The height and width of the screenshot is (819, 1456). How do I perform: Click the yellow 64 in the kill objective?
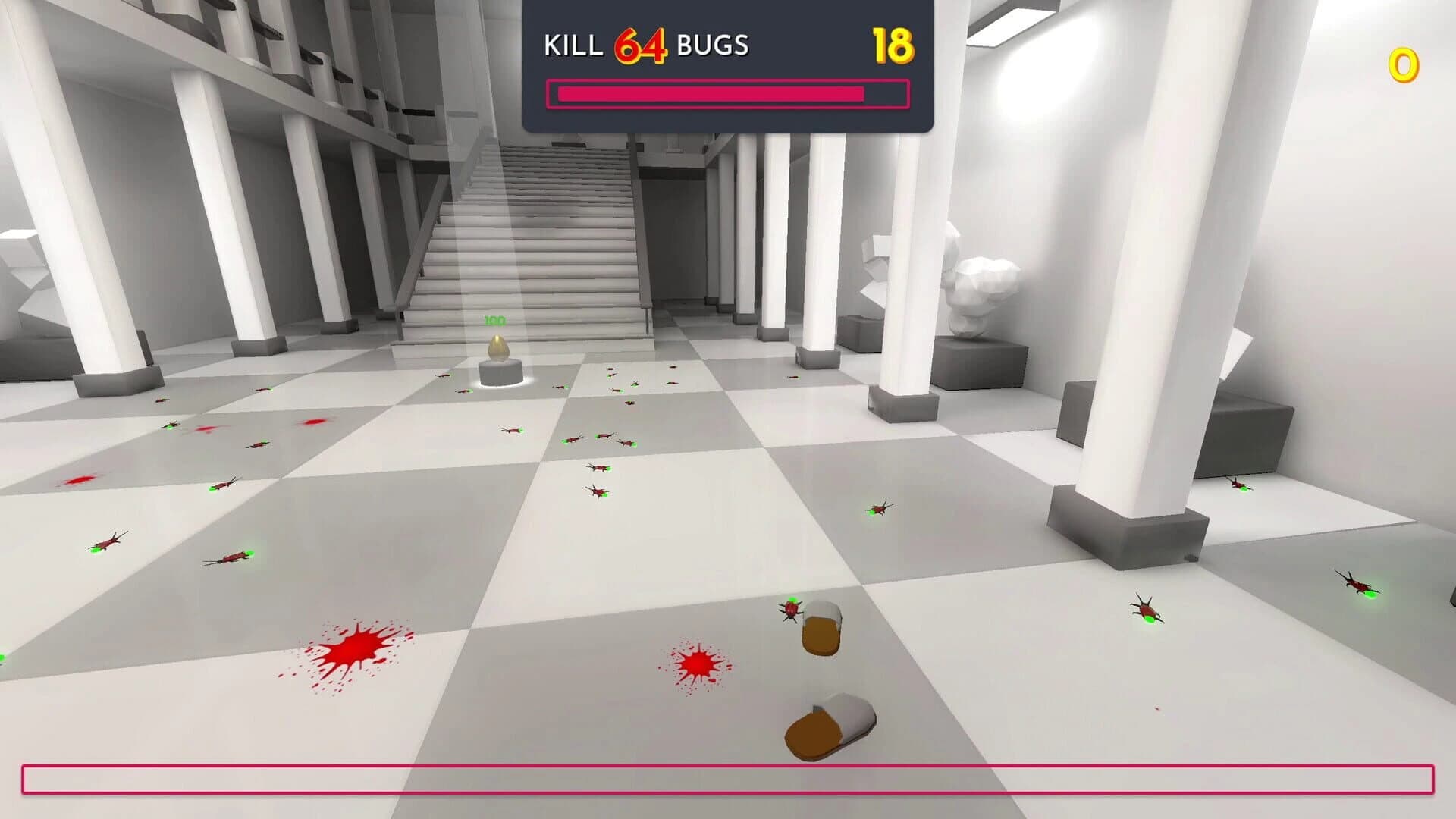pyautogui.click(x=639, y=45)
